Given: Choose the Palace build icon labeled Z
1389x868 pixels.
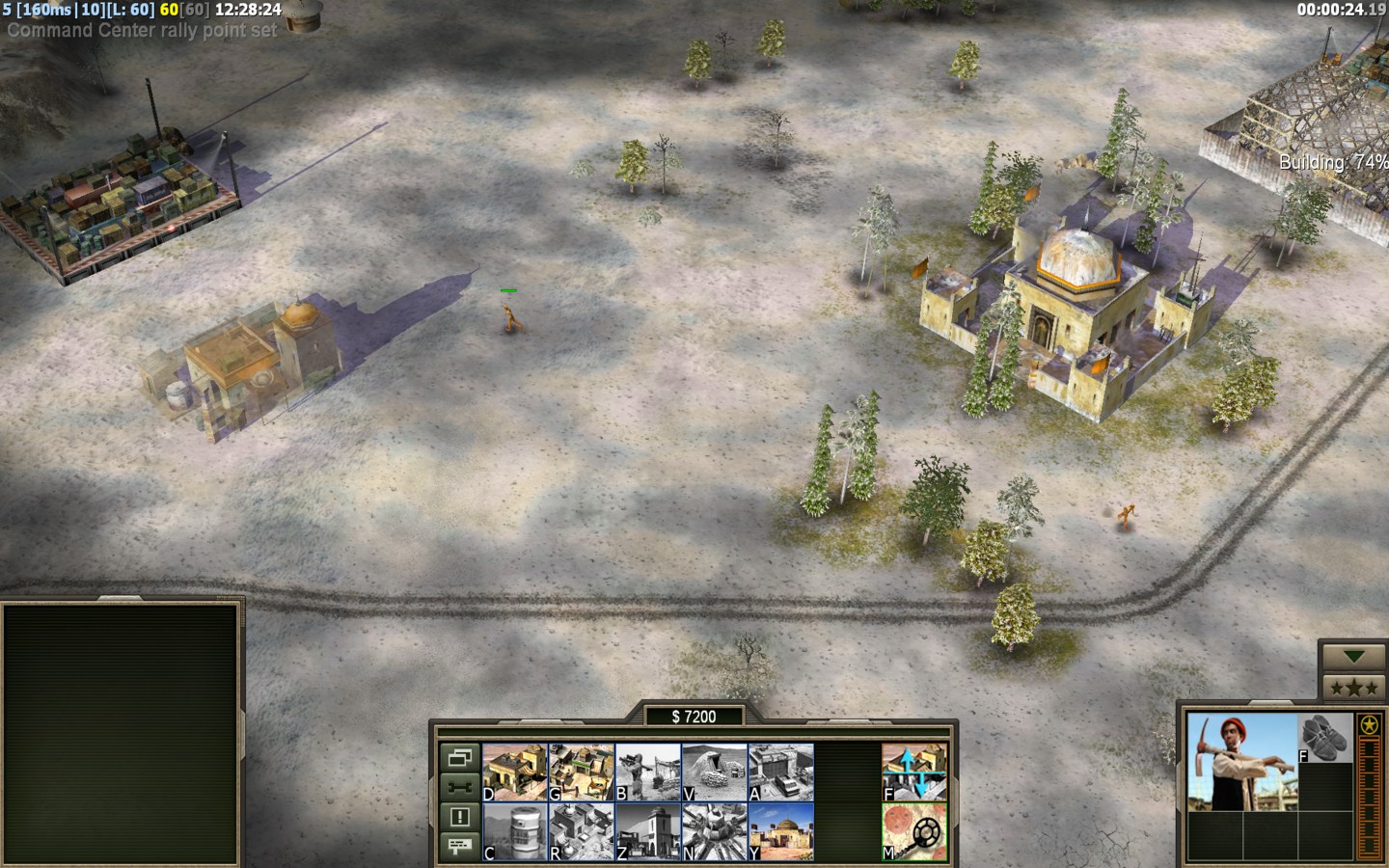Looking at the screenshot, I should coord(647,831).
